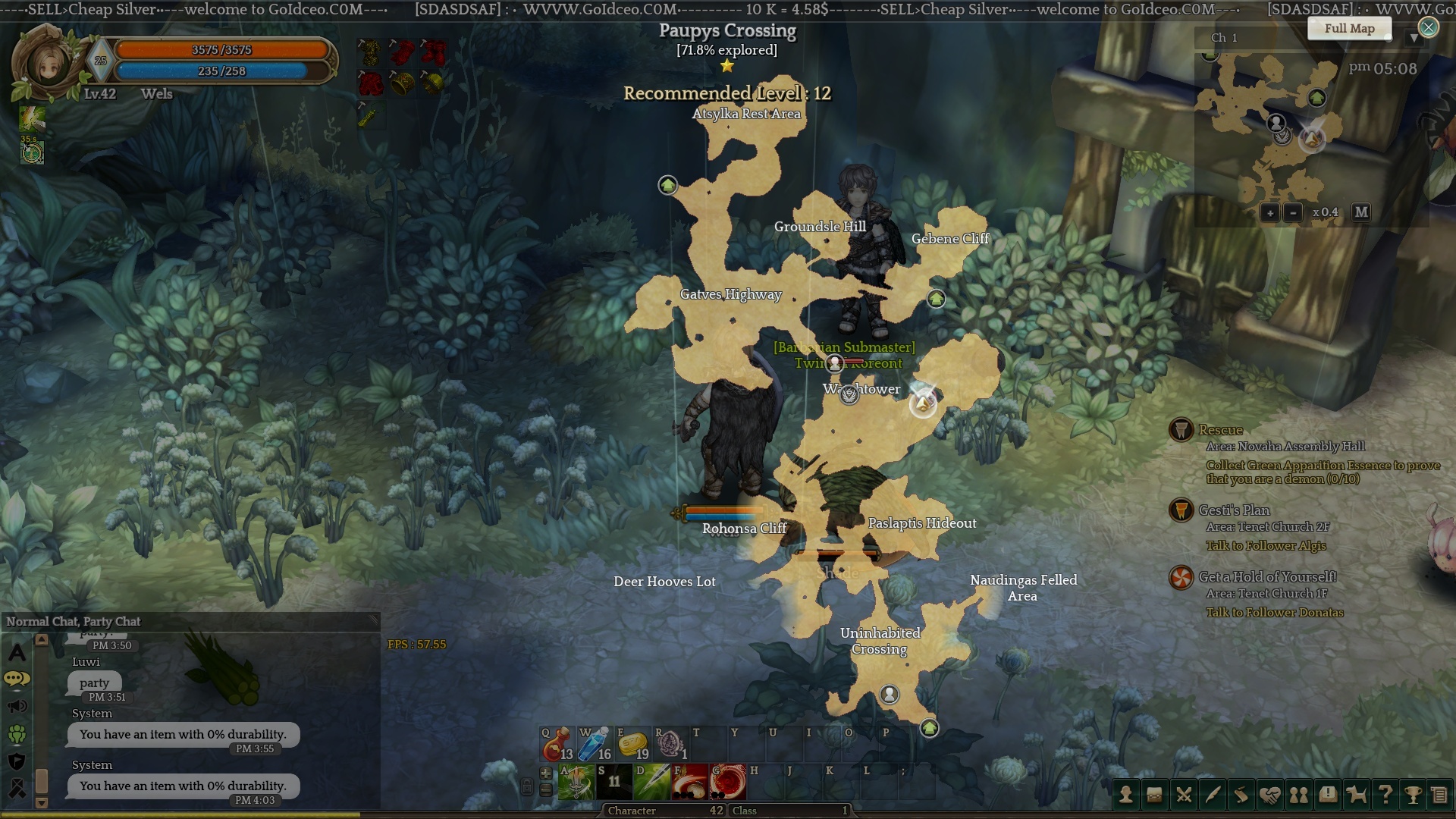This screenshot has width=1456, height=819.
Task: Zoom in the minimap with plus button
Action: (1270, 213)
